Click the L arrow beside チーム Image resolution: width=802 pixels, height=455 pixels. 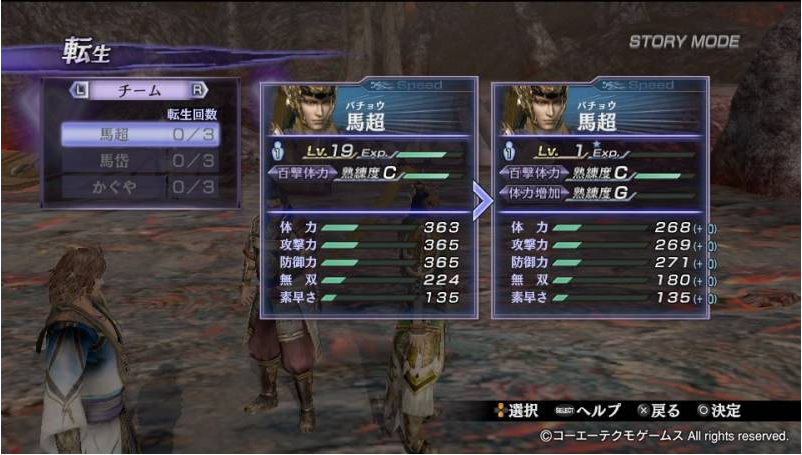pos(81,91)
